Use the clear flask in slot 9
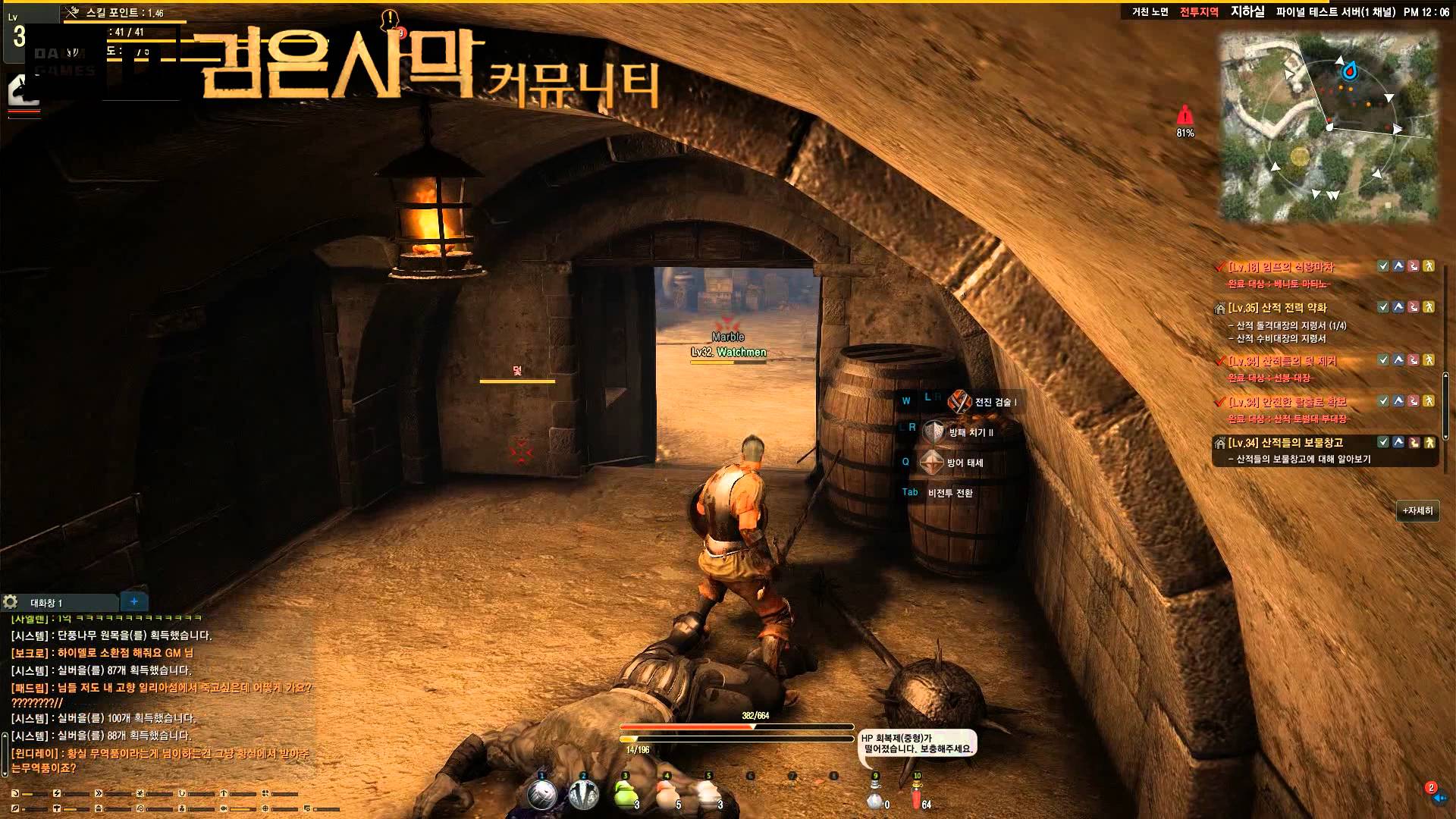This screenshot has width=1456, height=819. tap(876, 796)
